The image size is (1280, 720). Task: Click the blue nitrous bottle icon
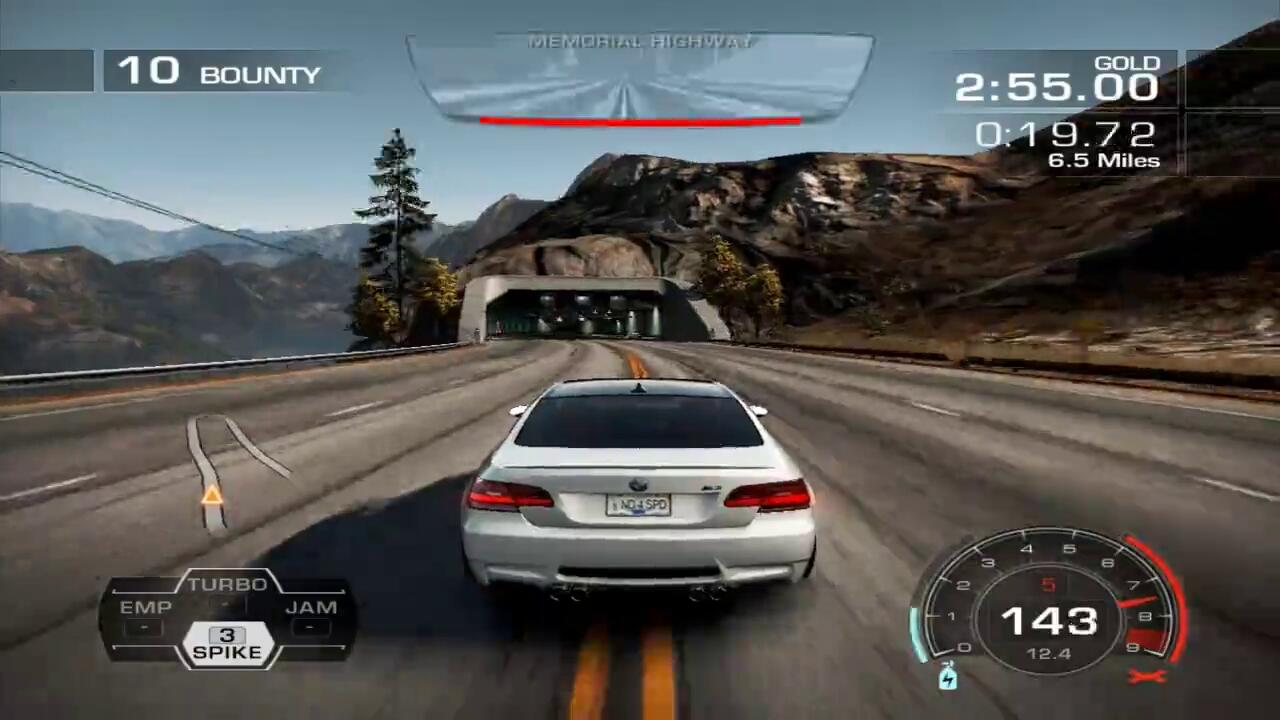(948, 677)
